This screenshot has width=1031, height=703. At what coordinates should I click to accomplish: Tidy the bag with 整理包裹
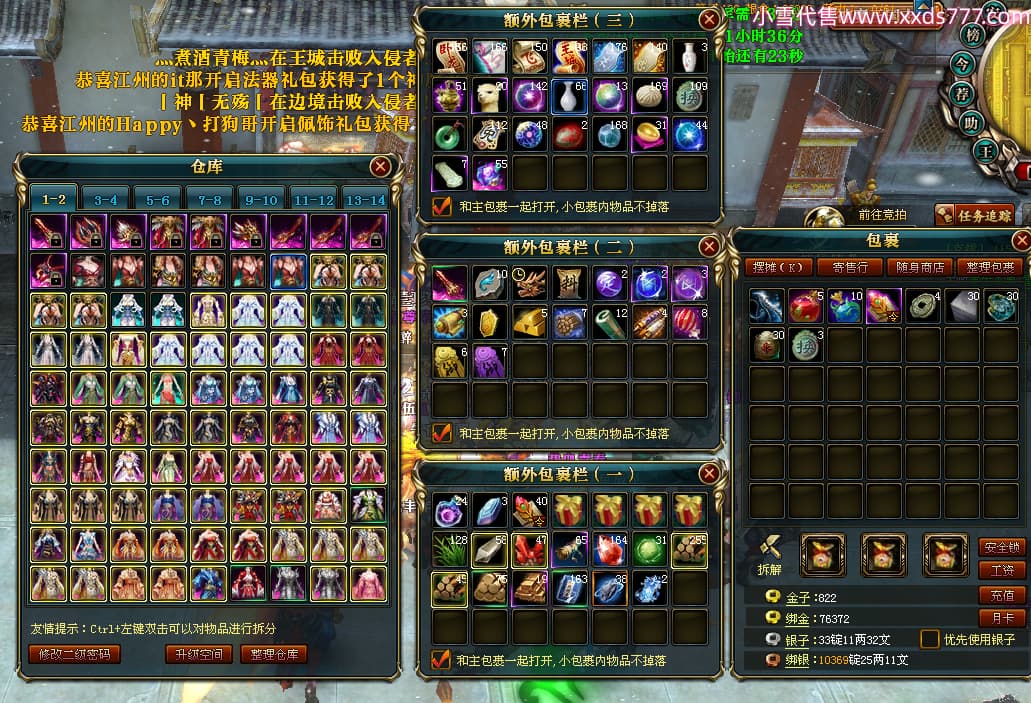(988, 267)
